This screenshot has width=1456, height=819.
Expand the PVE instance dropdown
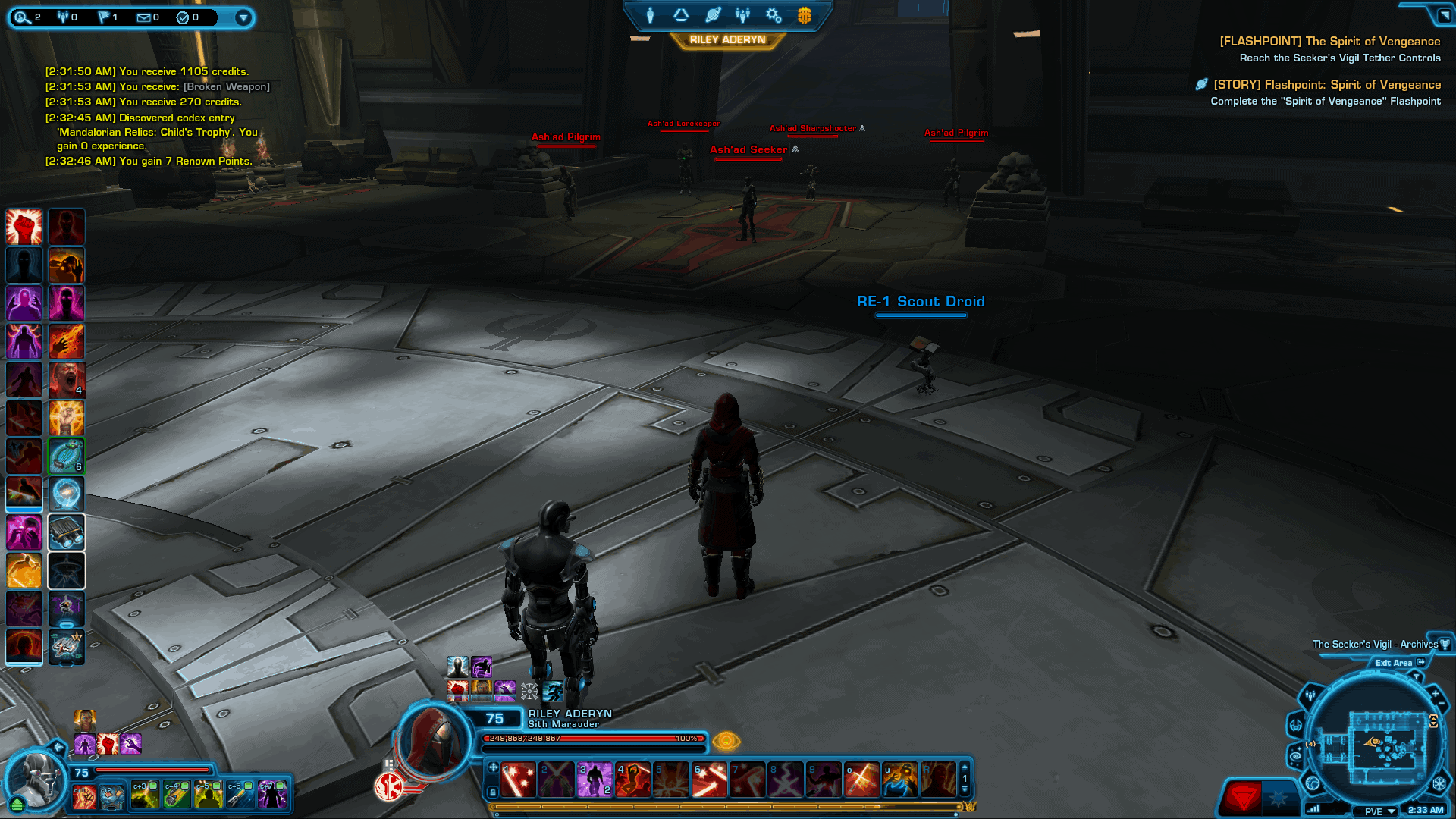(x=1373, y=811)
